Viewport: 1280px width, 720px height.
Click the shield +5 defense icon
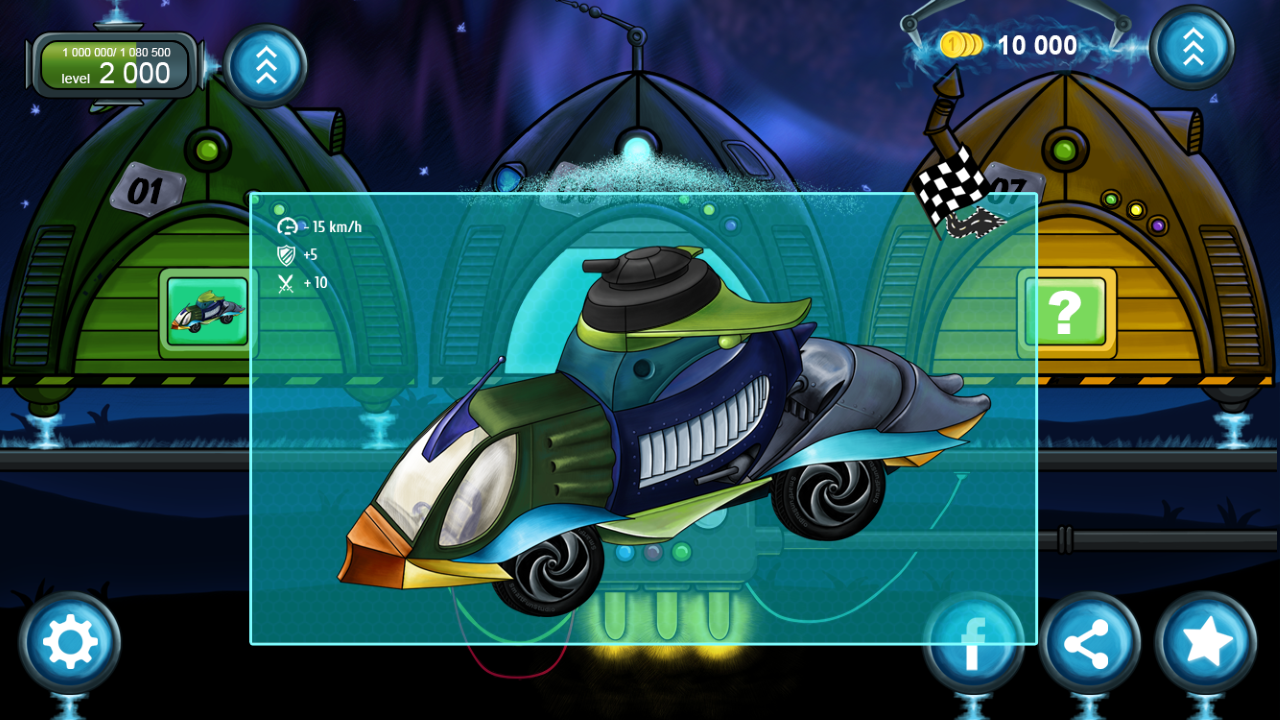click(x=286, y=253)
